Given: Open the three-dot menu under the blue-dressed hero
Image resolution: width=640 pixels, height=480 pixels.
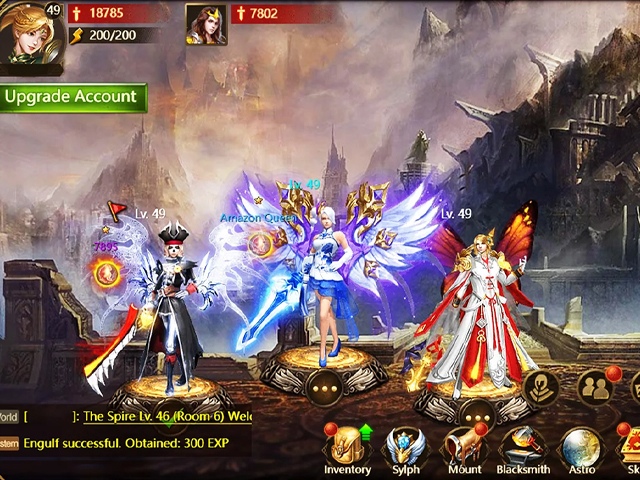Looking at the screenshot, I should coord(324,387).
